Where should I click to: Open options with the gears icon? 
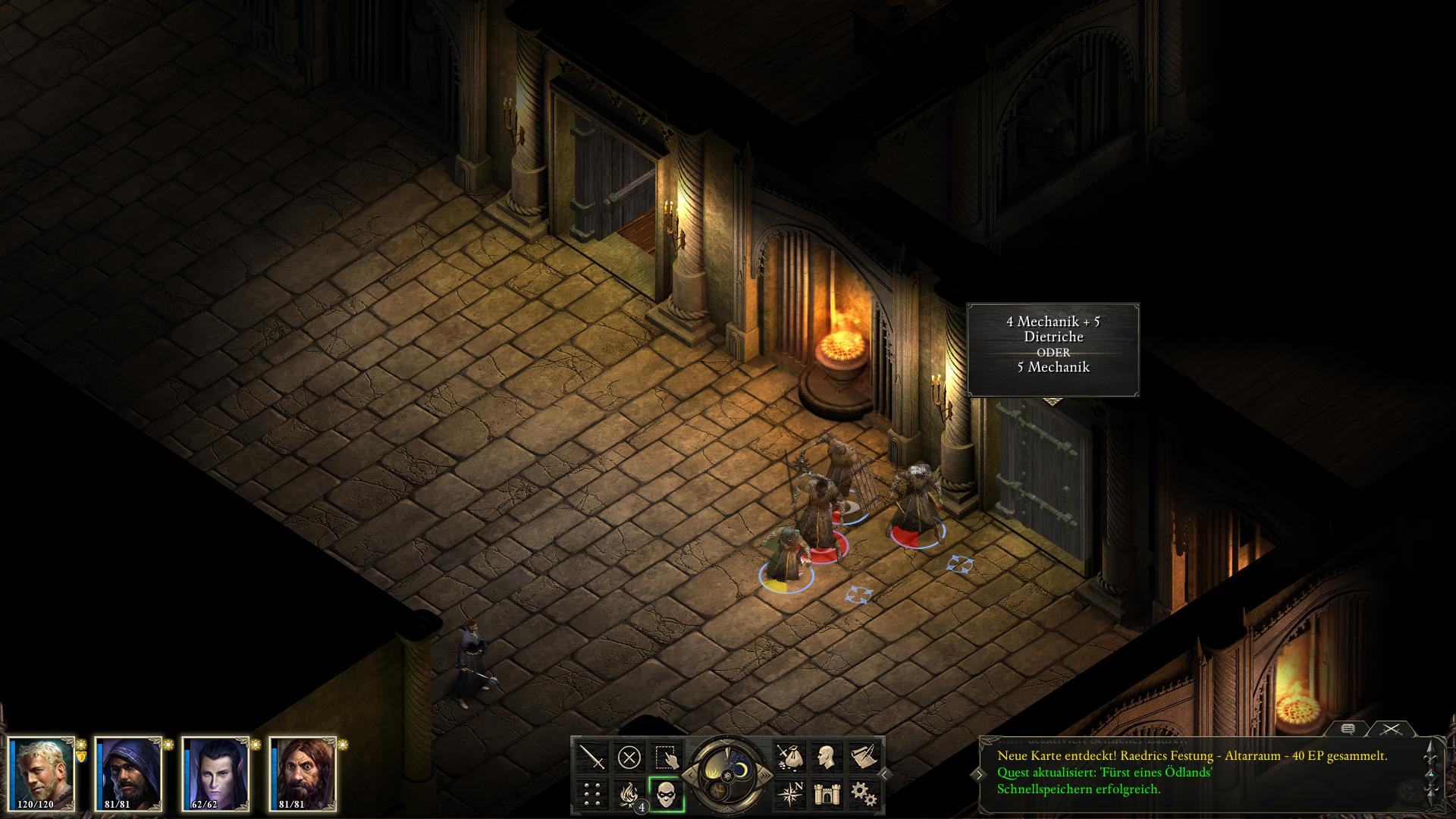[862, 794]
